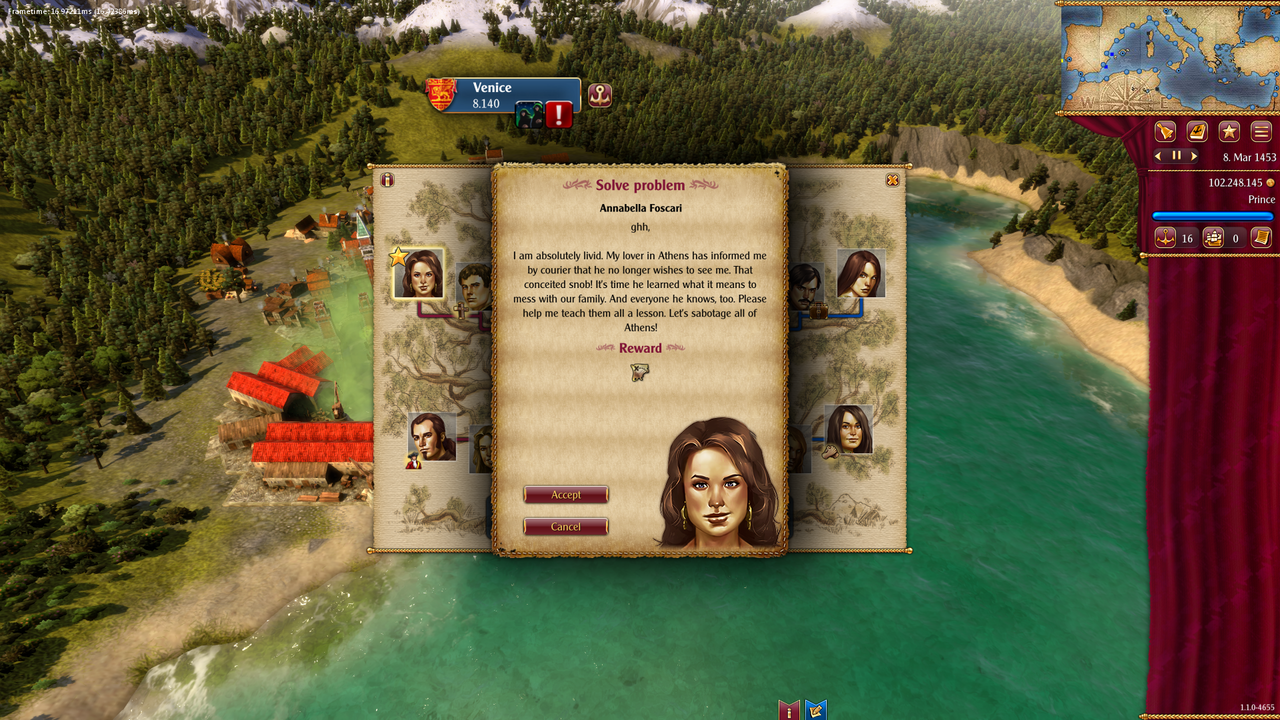Click the red exclamation alert below Venice banner

(558, 113)
